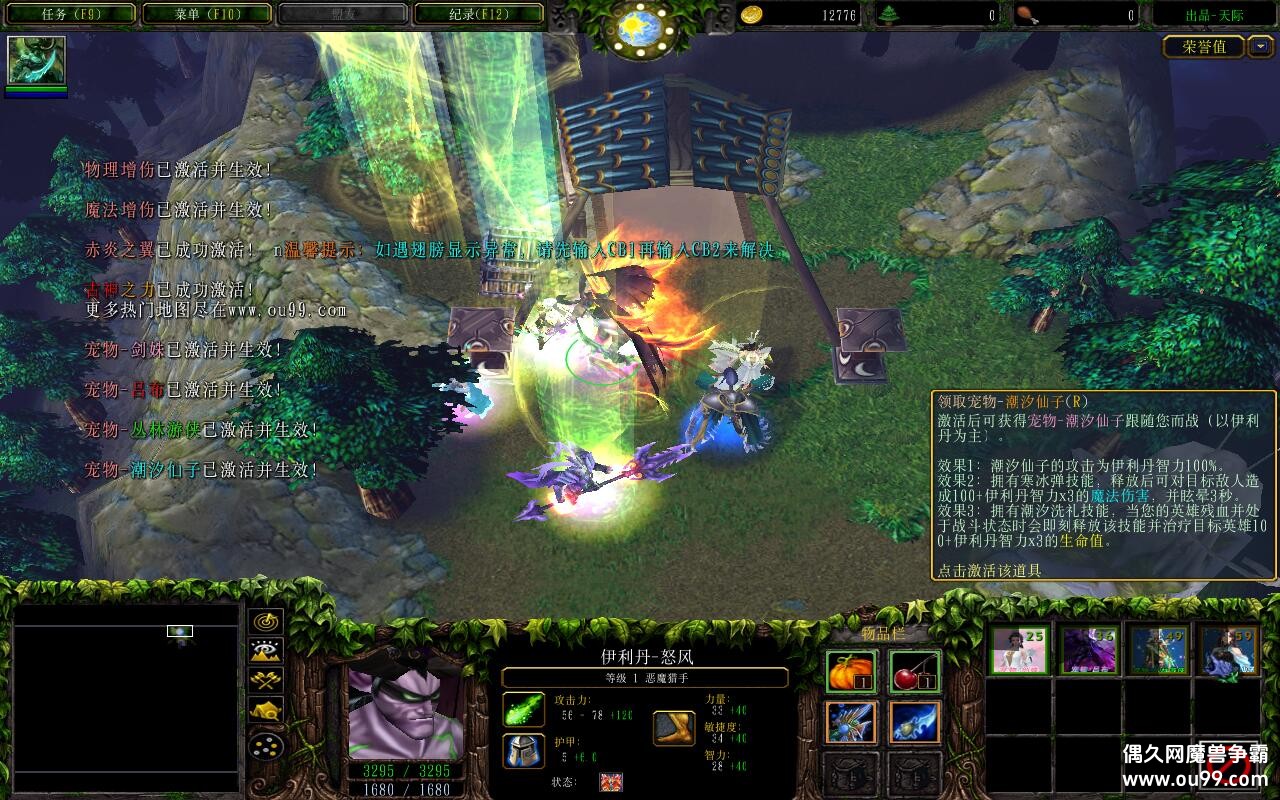Click the pumpkin item in the inventory
Screen dimensions: 1280x800
[851, 672]
